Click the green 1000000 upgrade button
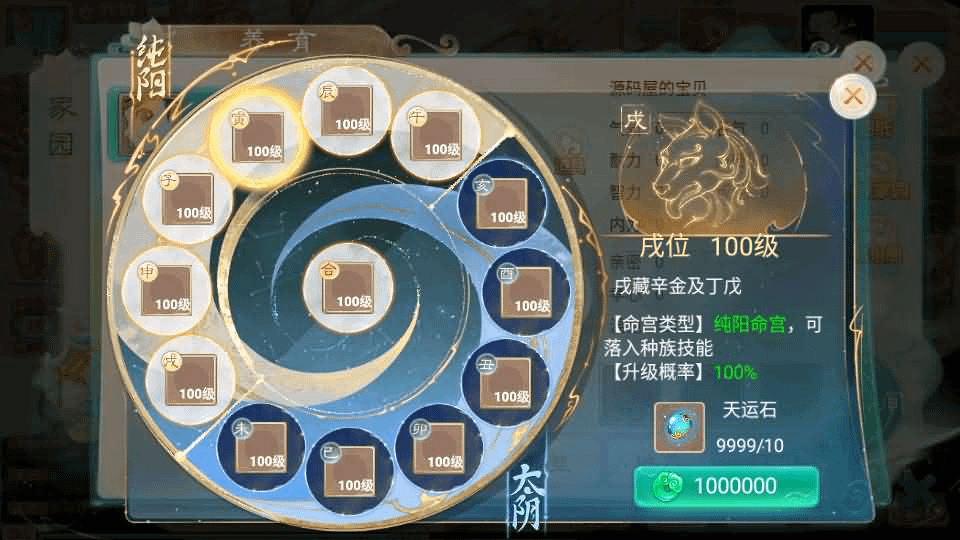This screenshot has height=540, width=960. pyautogui.click(x=726, y=487)
